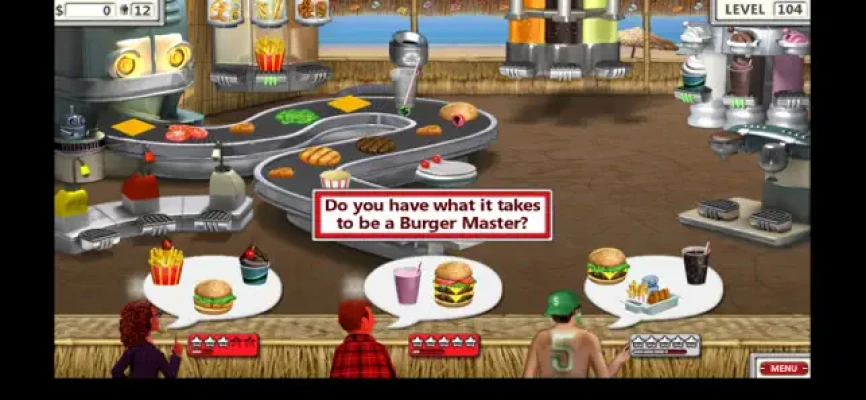The image size is (866, 400).
Task: Open the red MENU button
Action: point(784,368)
